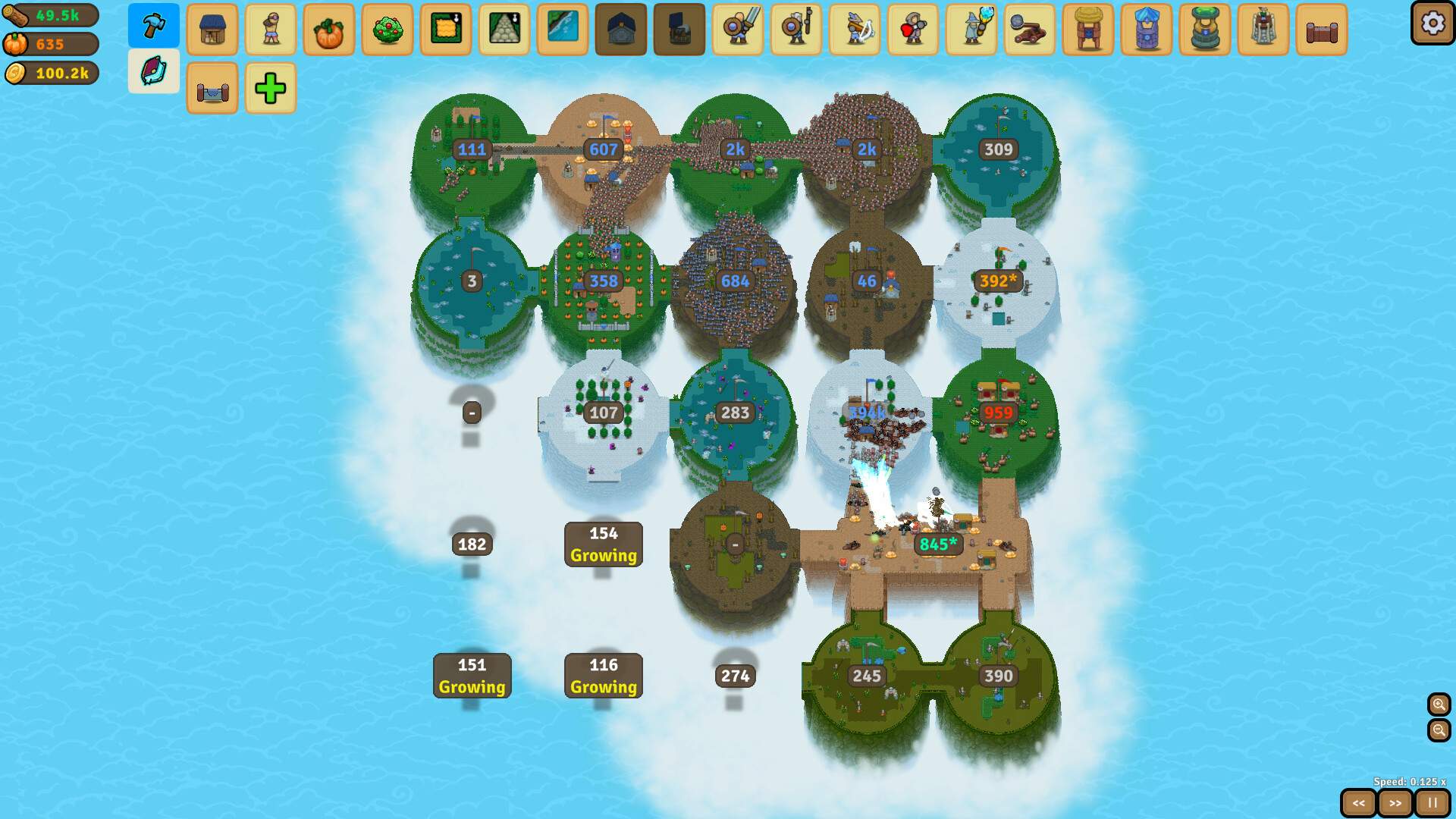This screenshot has width=1456, height=819.
Task: Select the archer unit icon
Action: click(x=855, y=30)
